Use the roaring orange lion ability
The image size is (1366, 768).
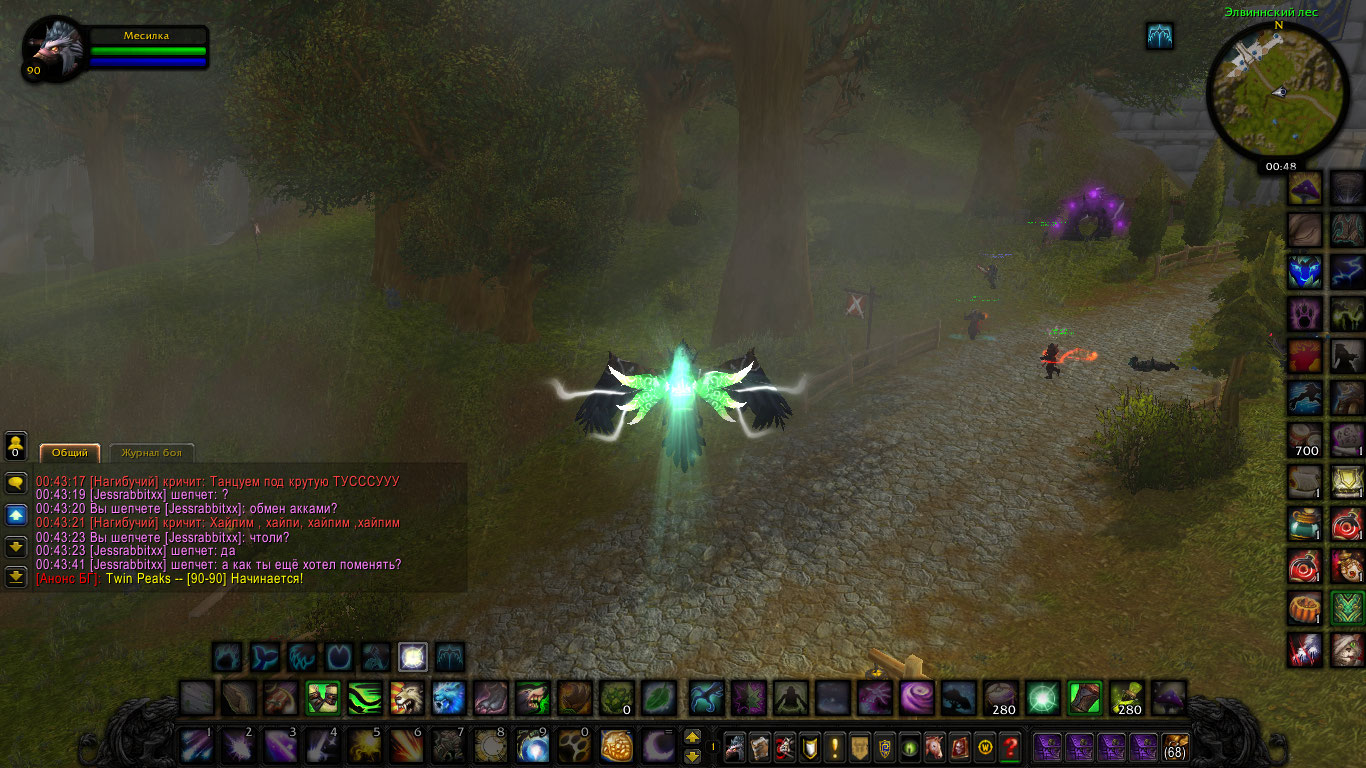[406, 697]
